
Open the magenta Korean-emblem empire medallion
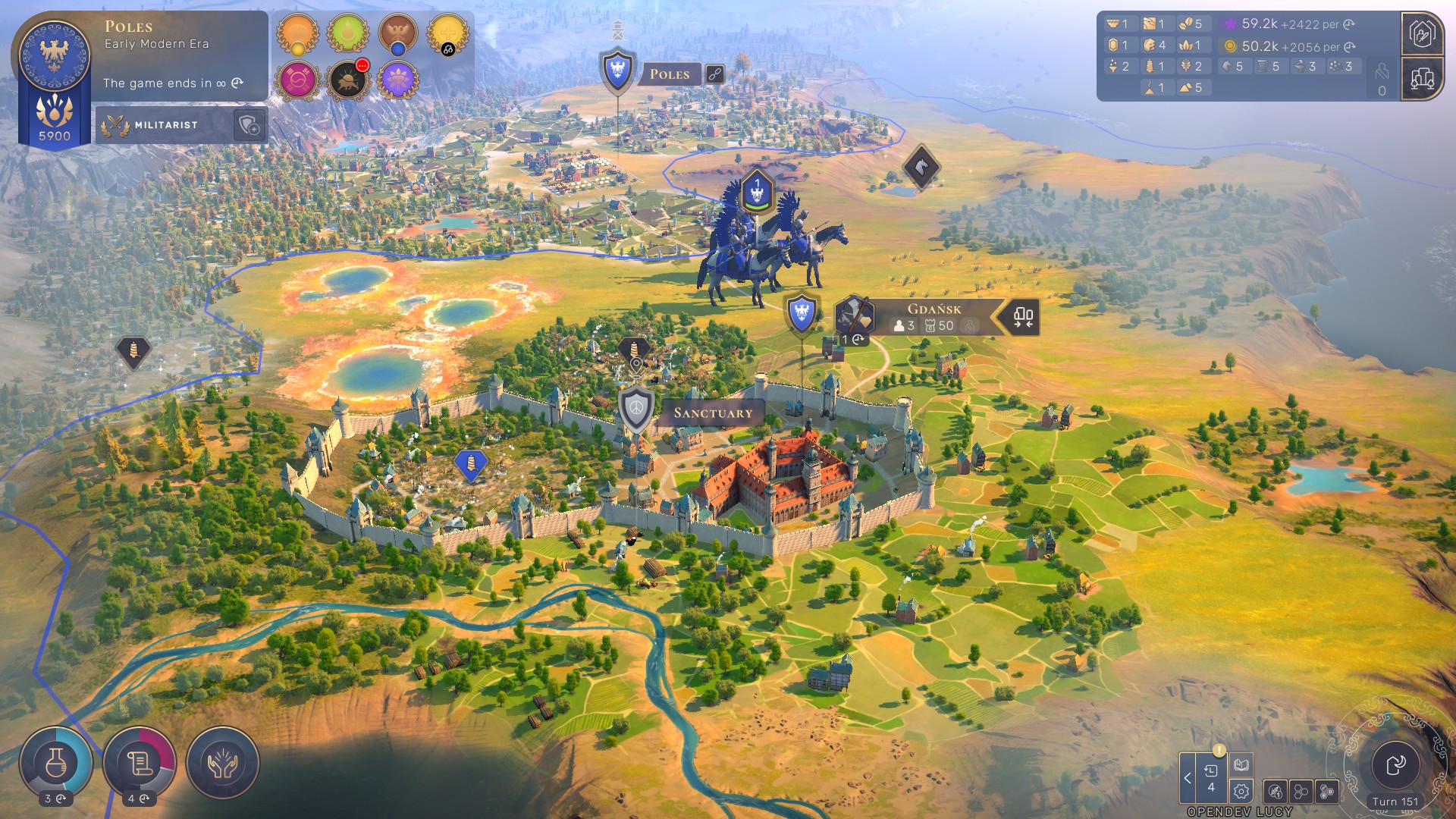(x=297, y=80)
